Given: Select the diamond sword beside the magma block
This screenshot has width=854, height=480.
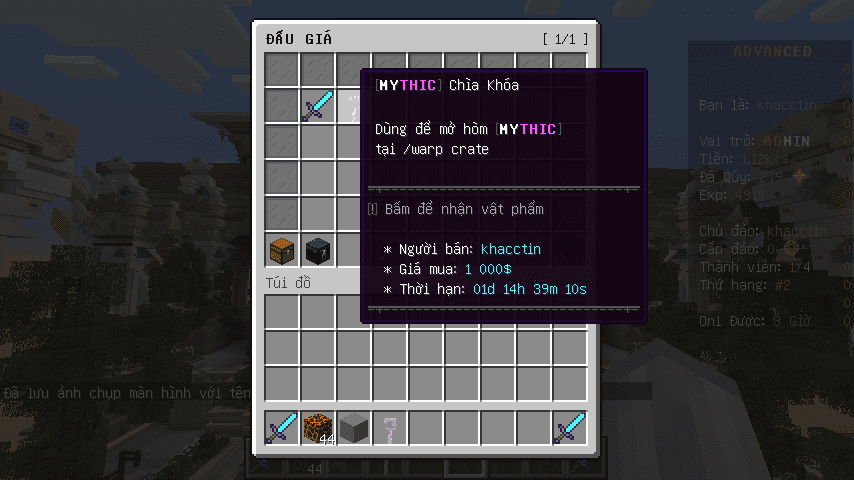Looking at the screenshot, I should (x=282, y=428).
